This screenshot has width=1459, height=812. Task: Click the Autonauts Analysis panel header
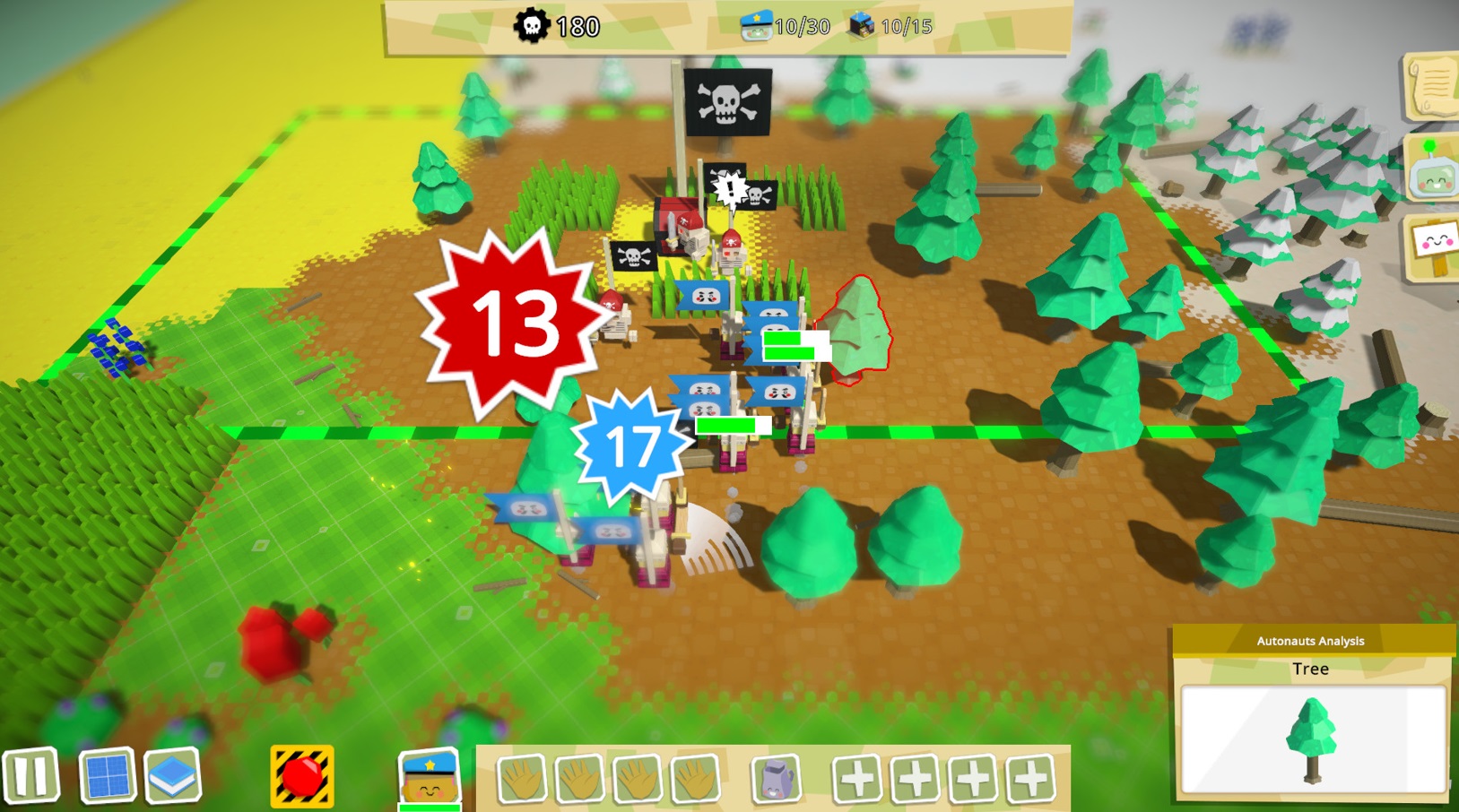tap(1311, 642)
